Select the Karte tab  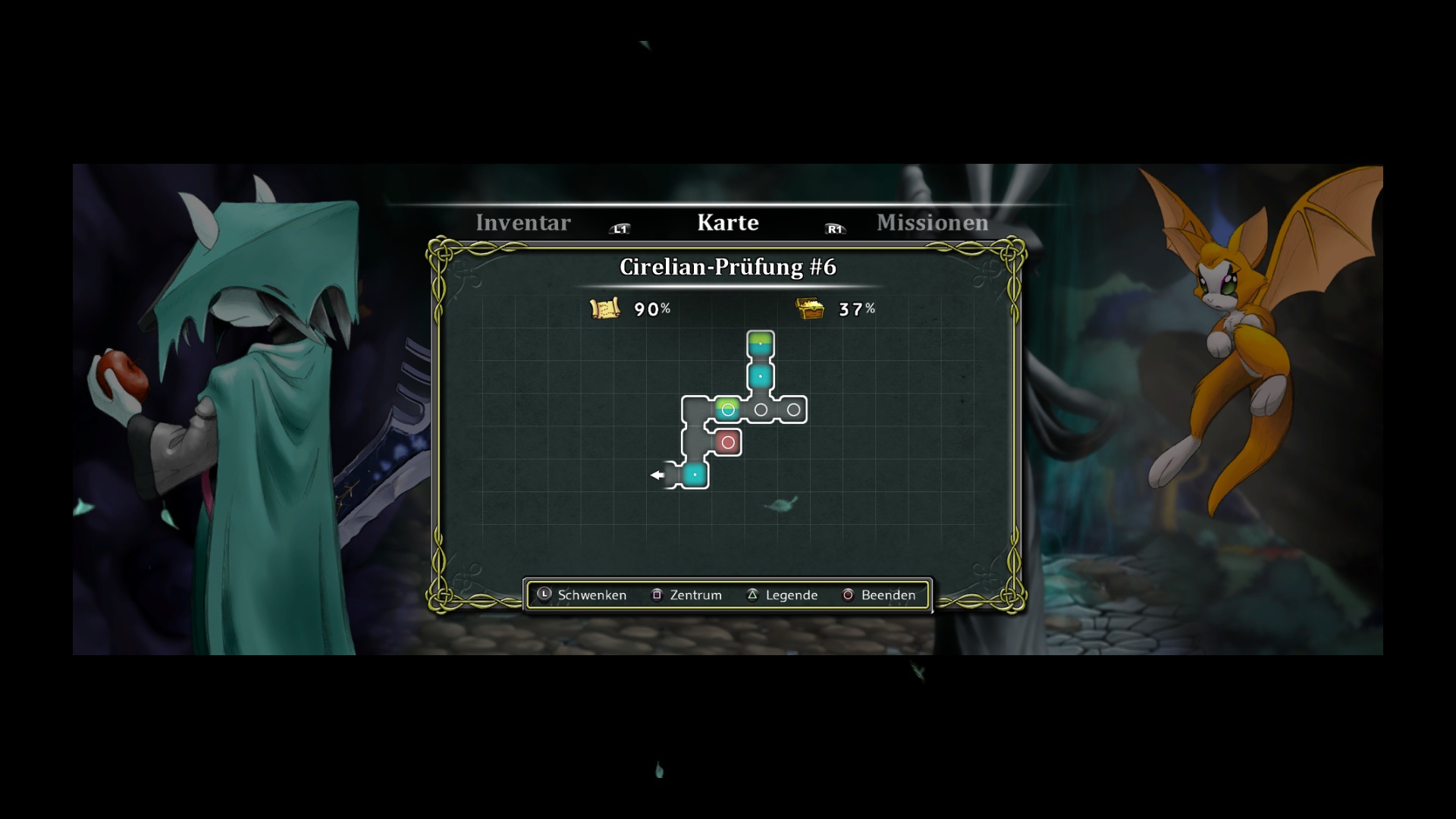(727, 223)
